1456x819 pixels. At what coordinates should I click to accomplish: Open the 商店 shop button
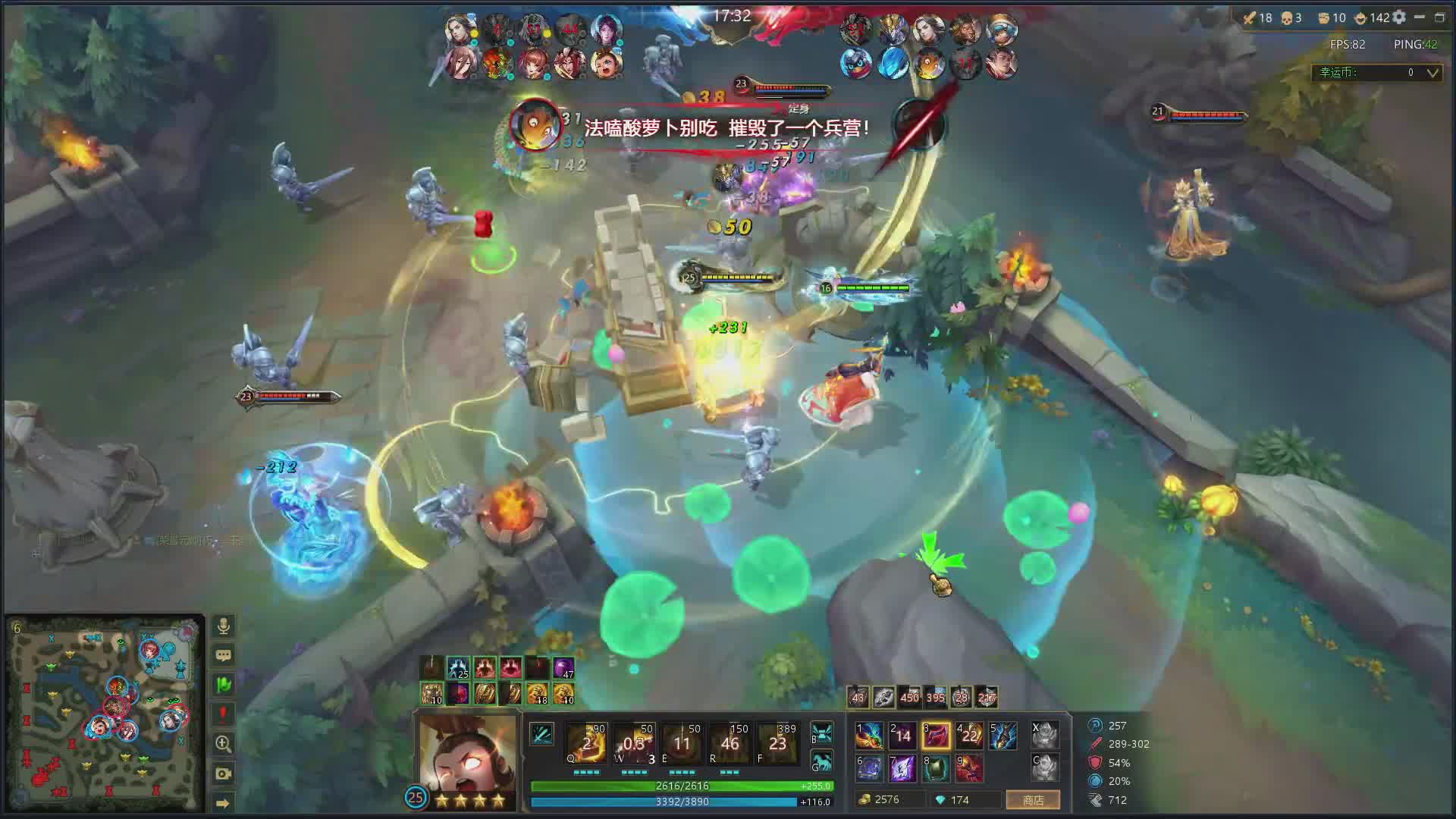(1033, 800)
